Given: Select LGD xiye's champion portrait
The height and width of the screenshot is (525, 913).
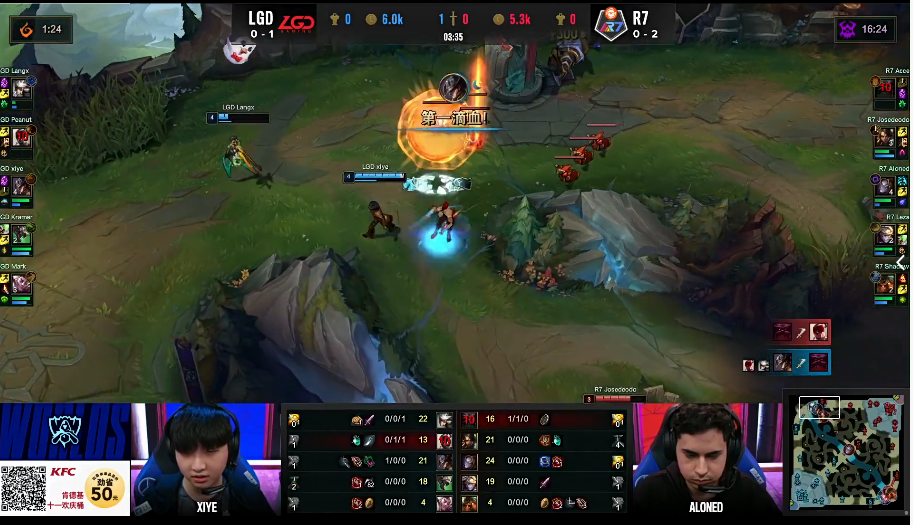Looking at the screenshot, I should [x=21, y=187].
